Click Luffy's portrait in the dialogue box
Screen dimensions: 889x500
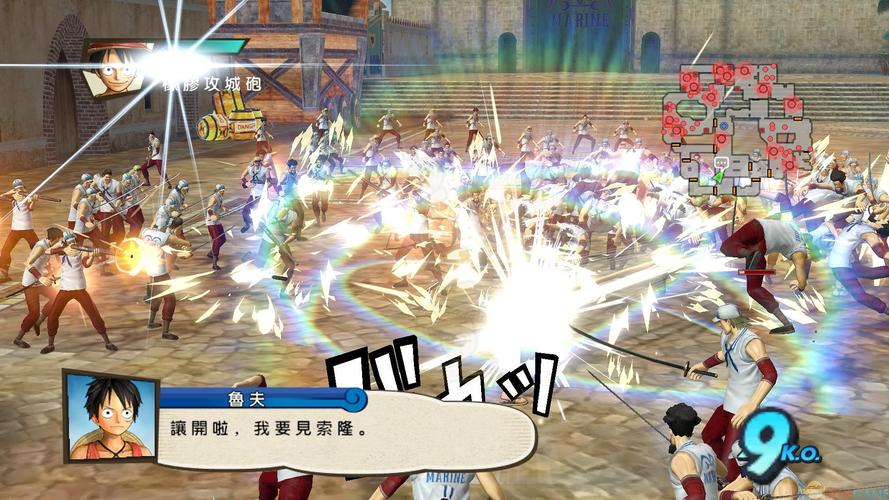click(x=110, y=417)
